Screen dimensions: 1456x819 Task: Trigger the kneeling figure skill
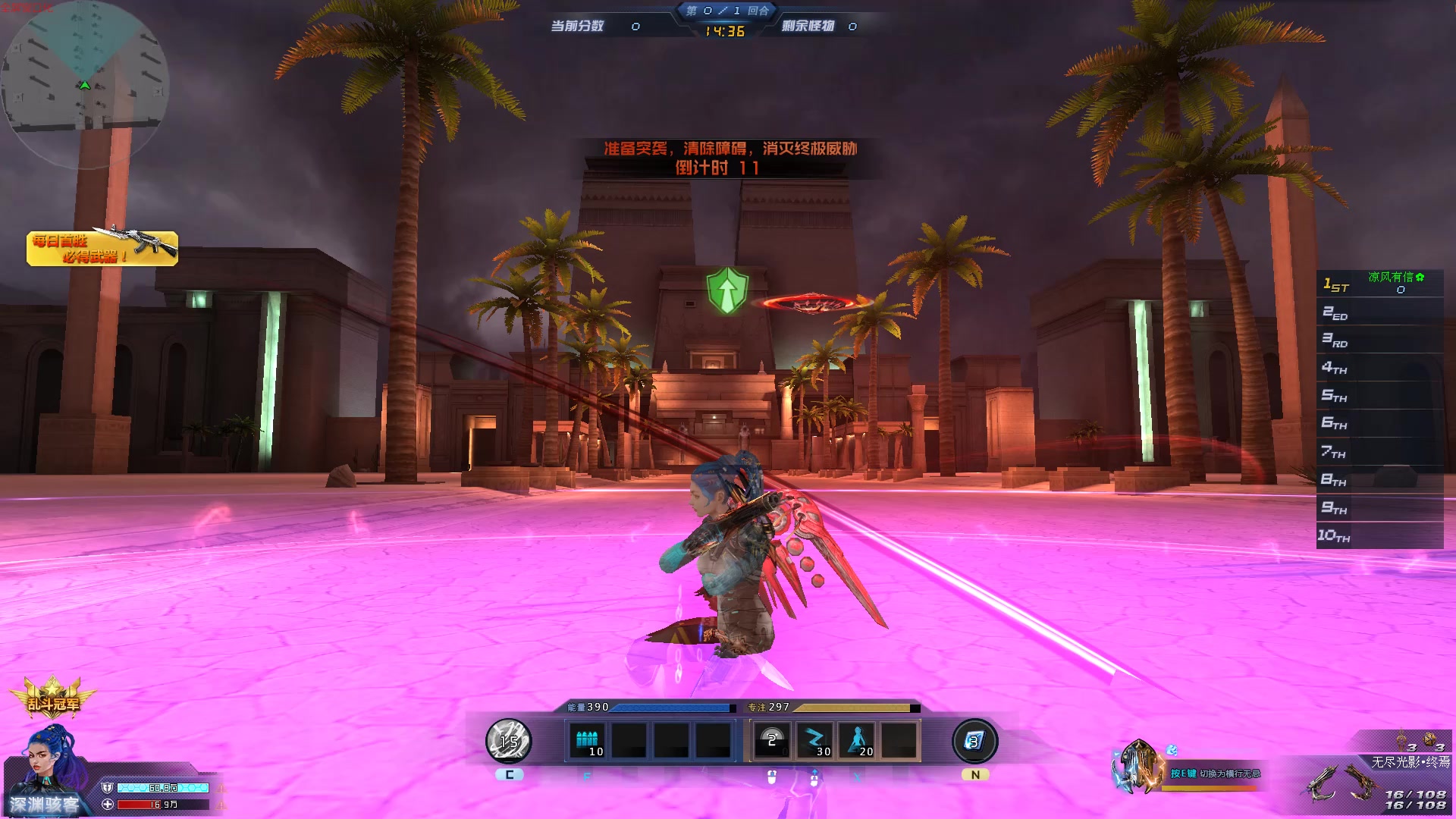point(858,741)
